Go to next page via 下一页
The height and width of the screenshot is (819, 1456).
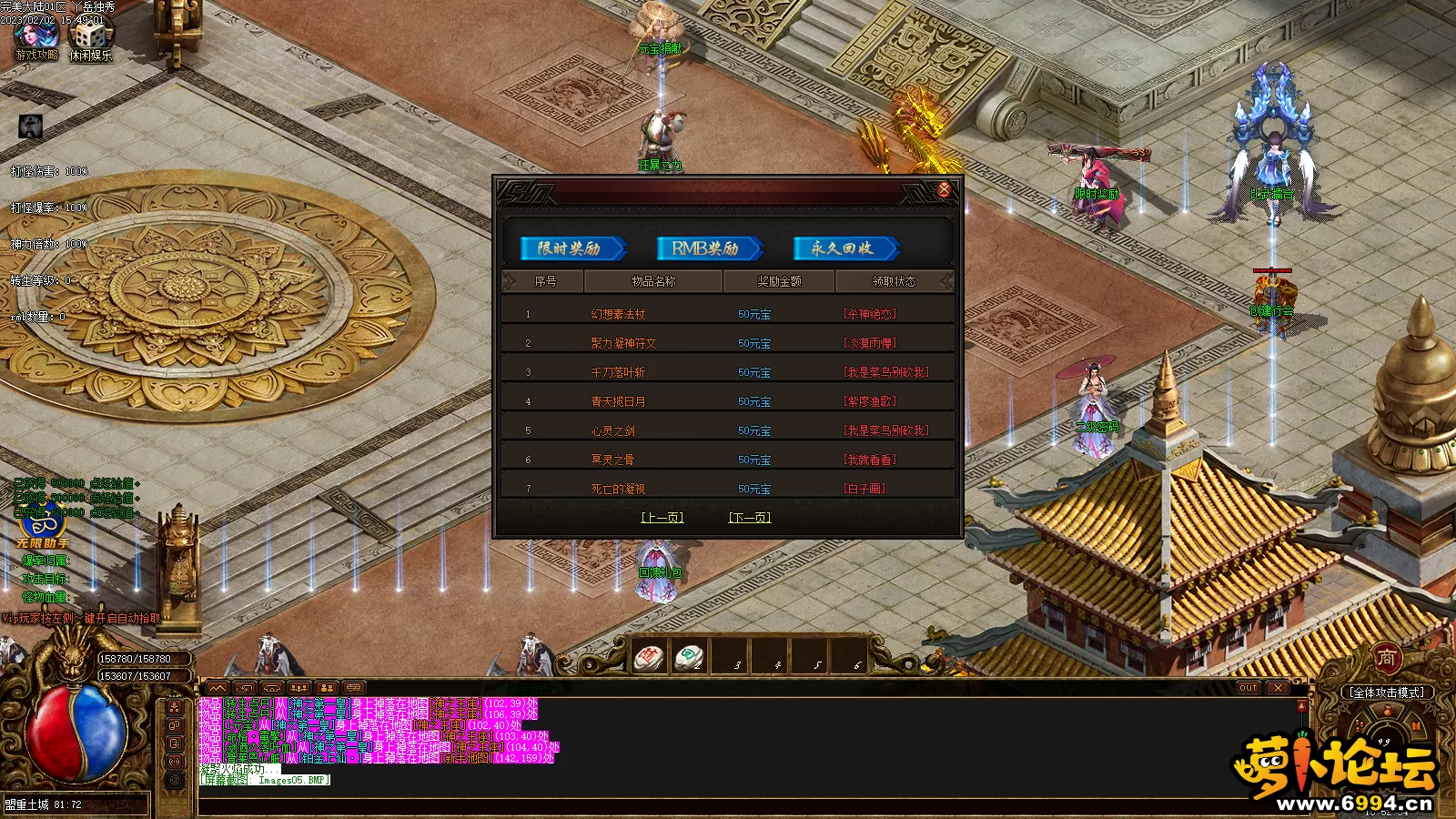(x=749, y=518)
